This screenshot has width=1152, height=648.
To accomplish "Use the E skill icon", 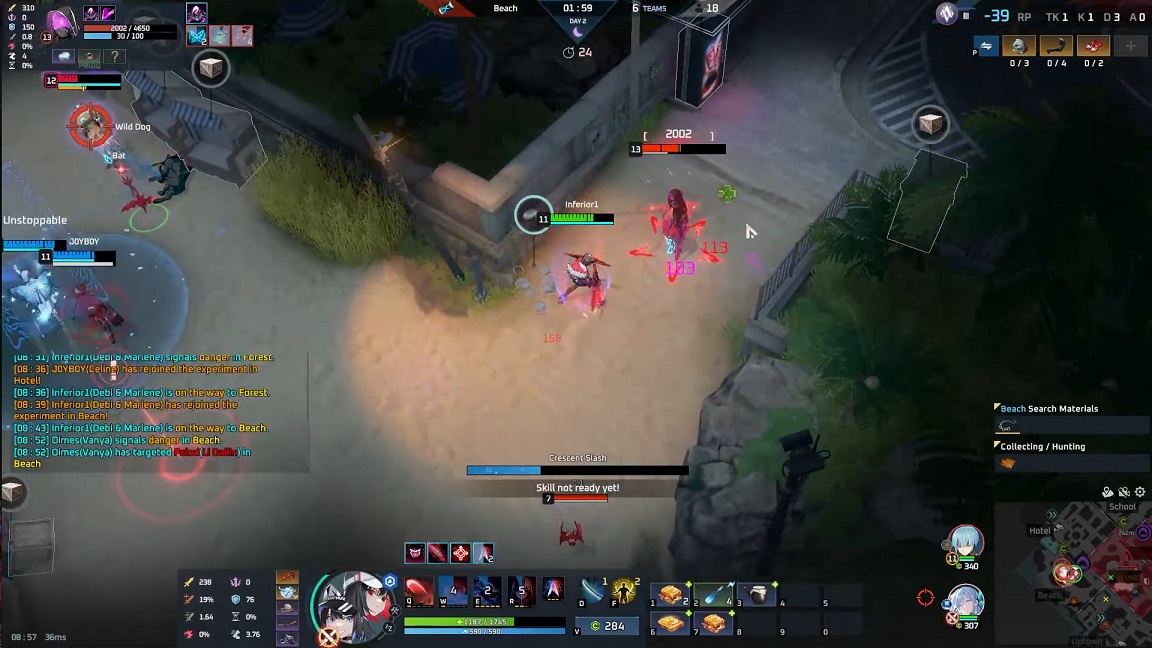I will tap(487, 590).
